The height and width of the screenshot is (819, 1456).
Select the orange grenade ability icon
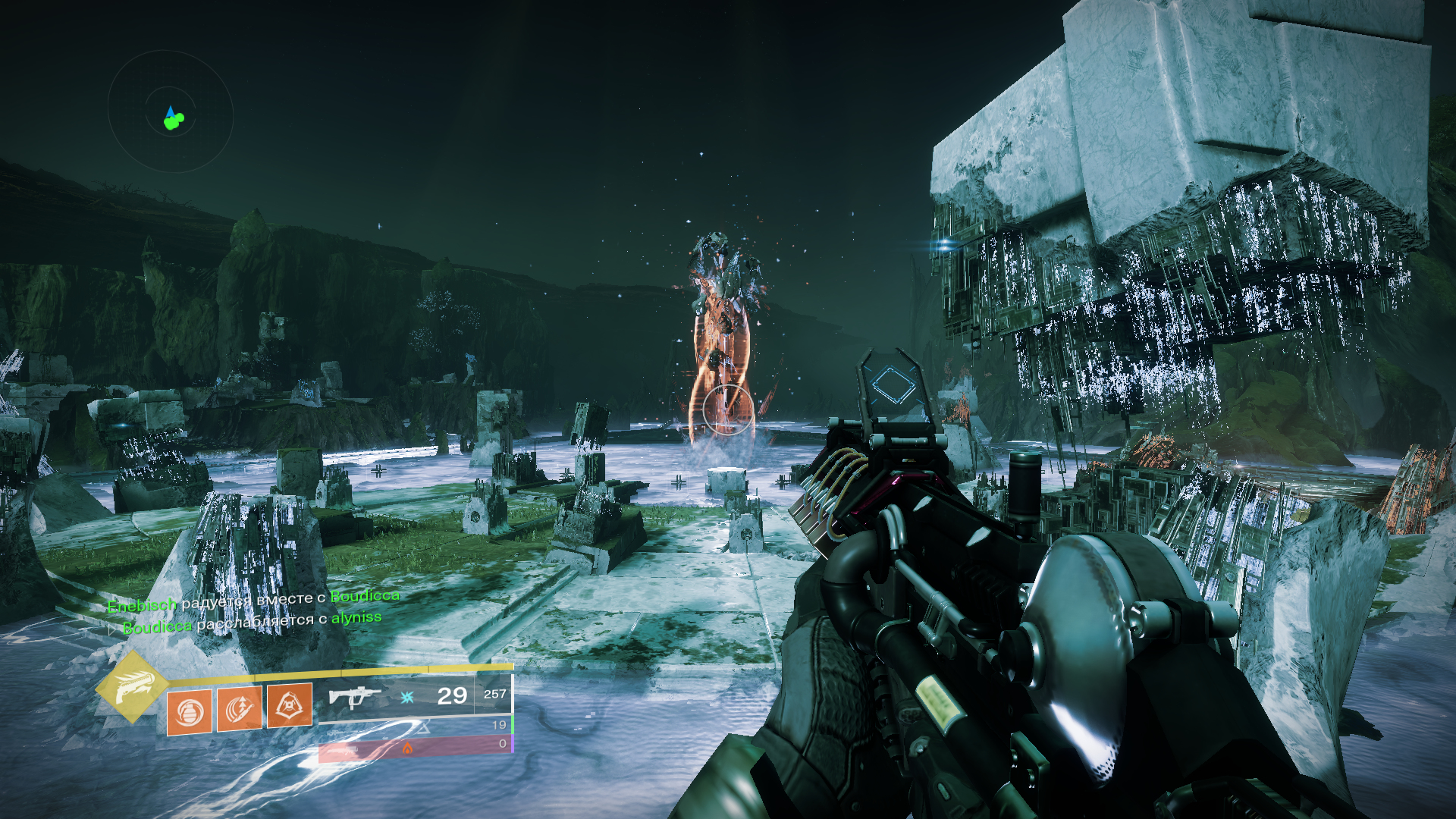click(189, 713)
